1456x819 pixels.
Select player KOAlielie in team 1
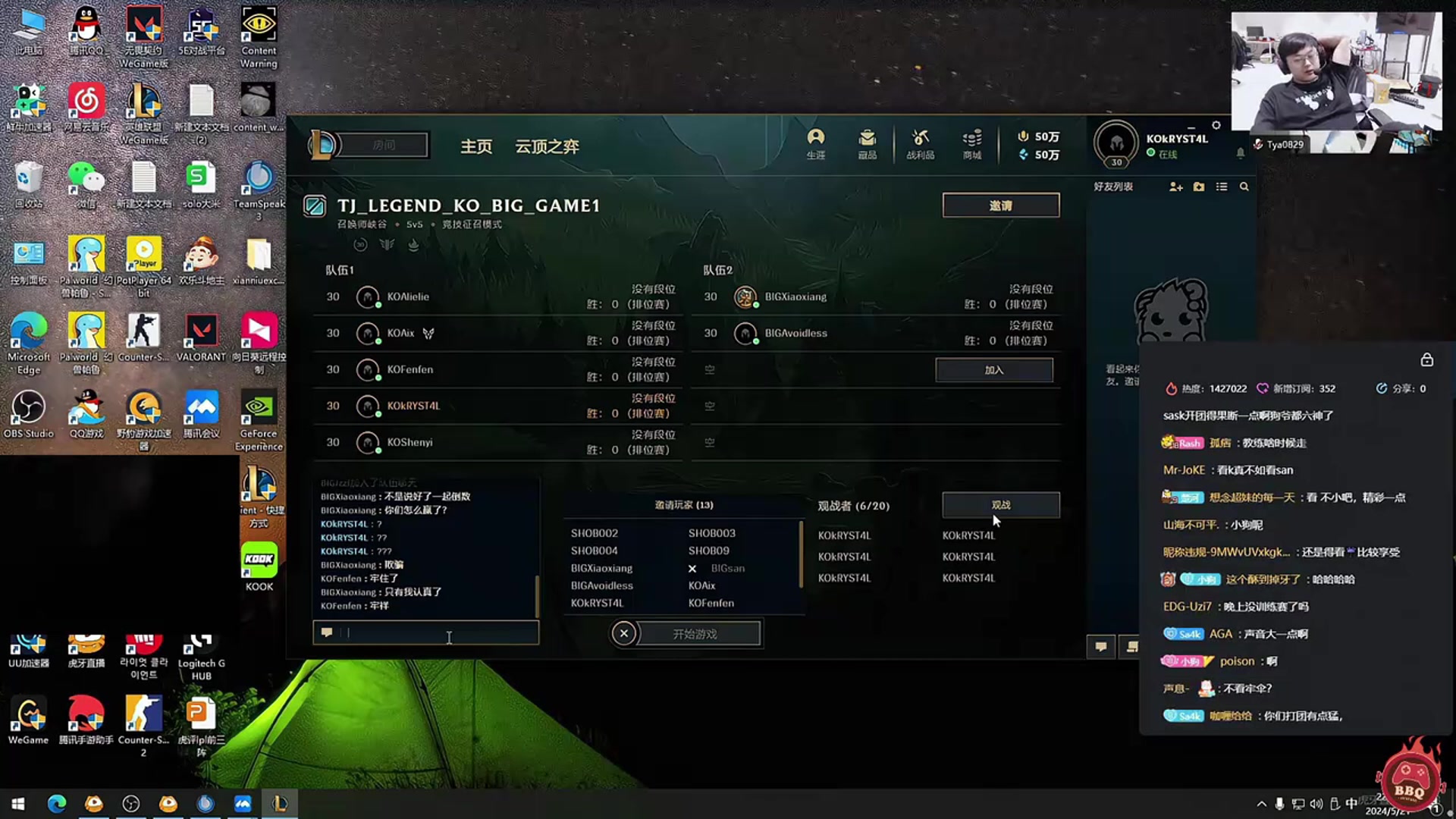408,297
